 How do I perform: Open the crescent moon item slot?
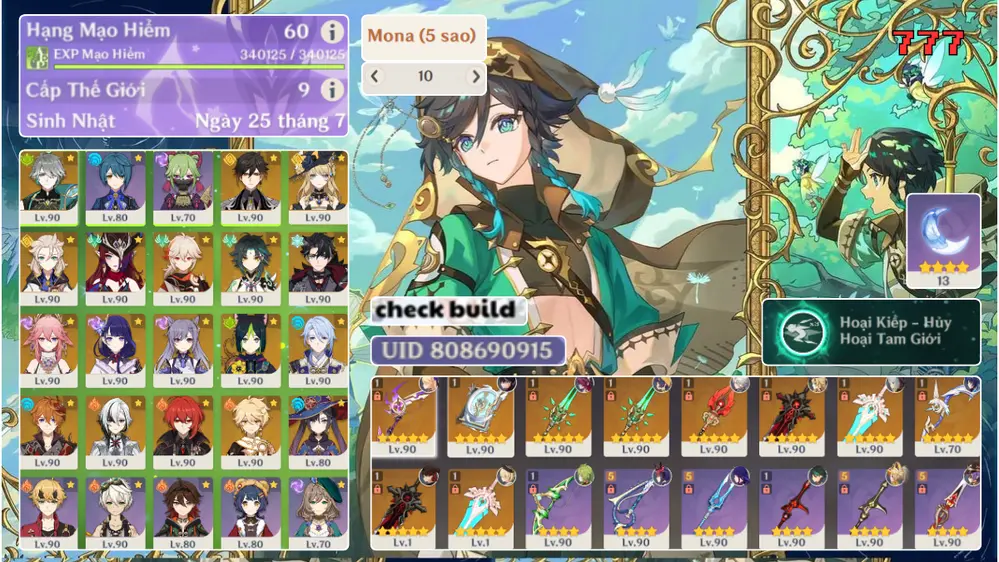coord(943,239)
